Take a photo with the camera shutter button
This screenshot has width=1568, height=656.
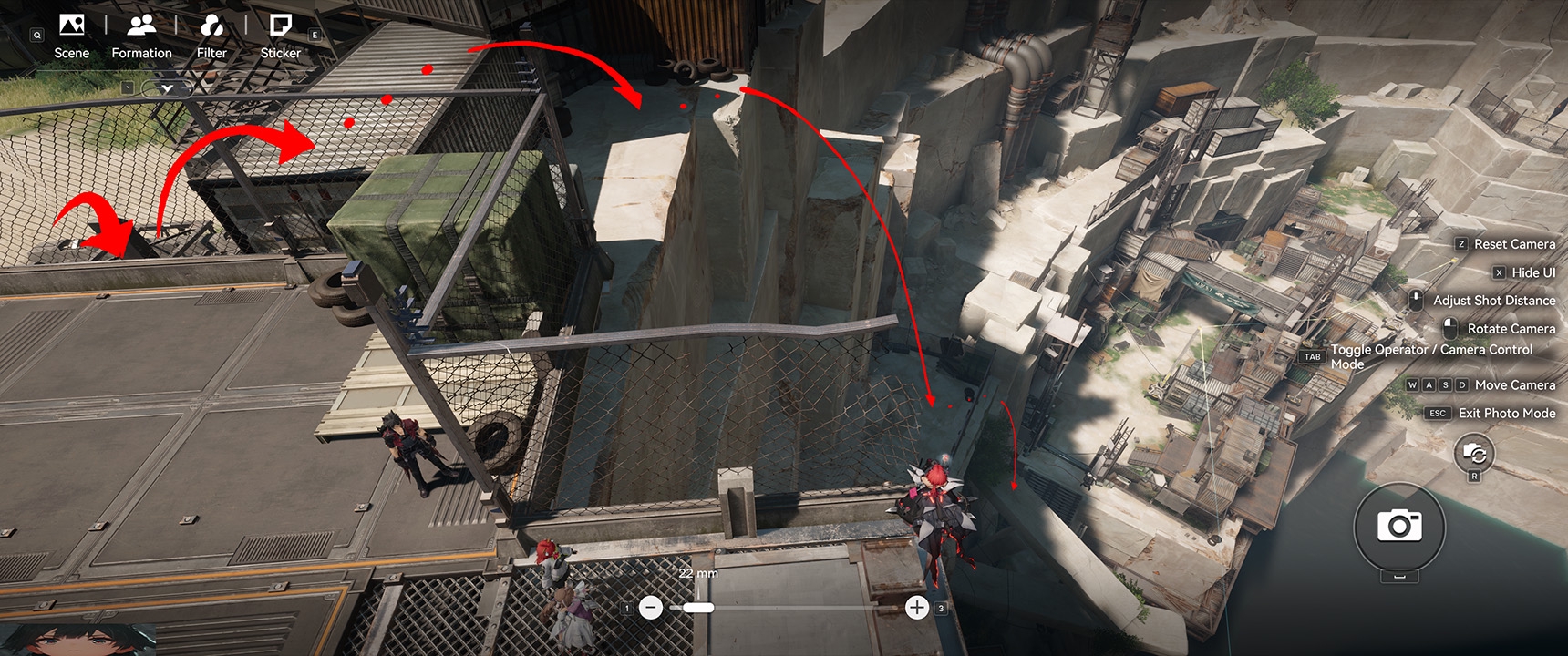pyautogui.click(x=1399, y=526)
